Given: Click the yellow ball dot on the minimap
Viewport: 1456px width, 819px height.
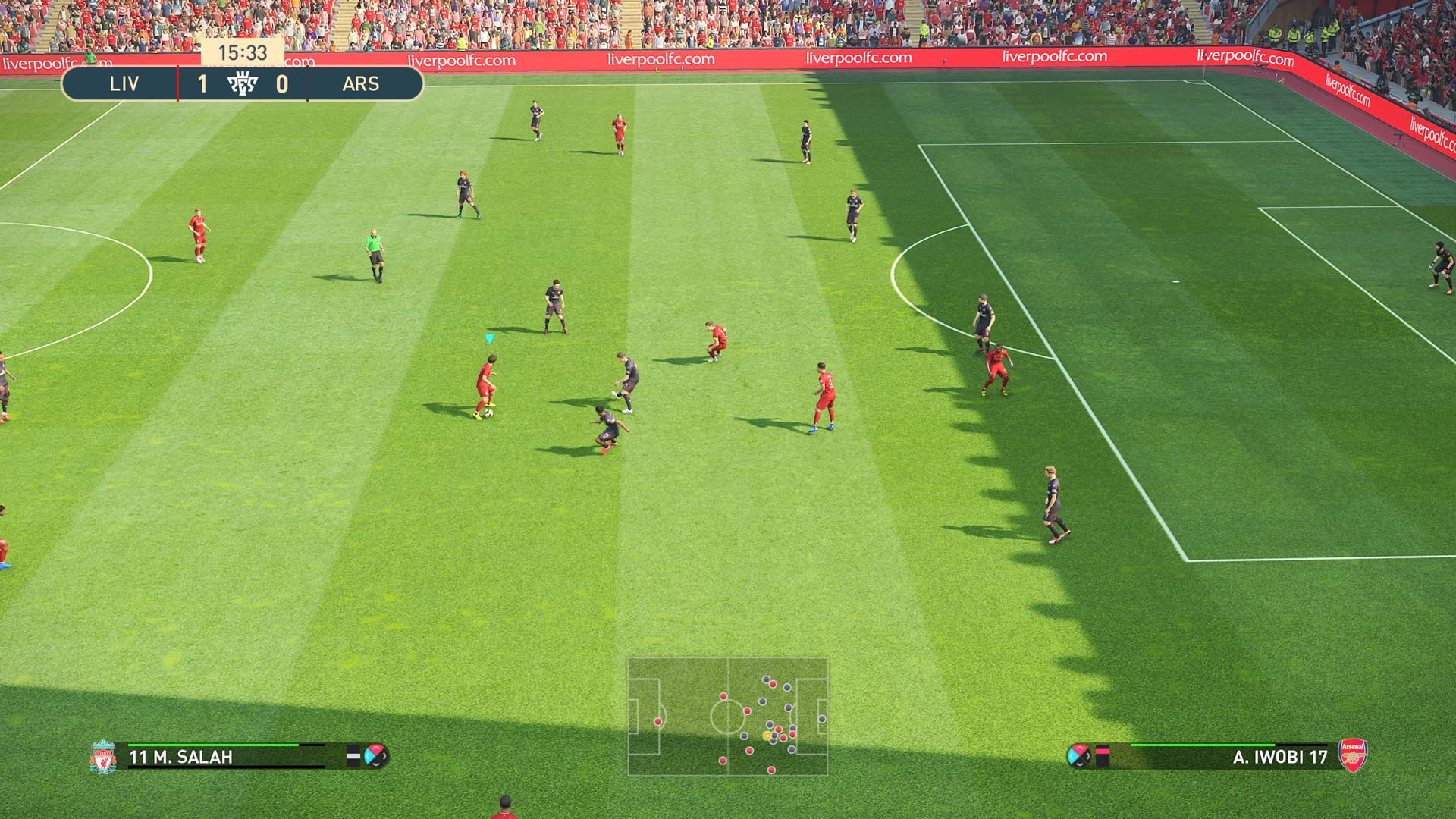Looking at the screenshot, I should click(767, 736).
